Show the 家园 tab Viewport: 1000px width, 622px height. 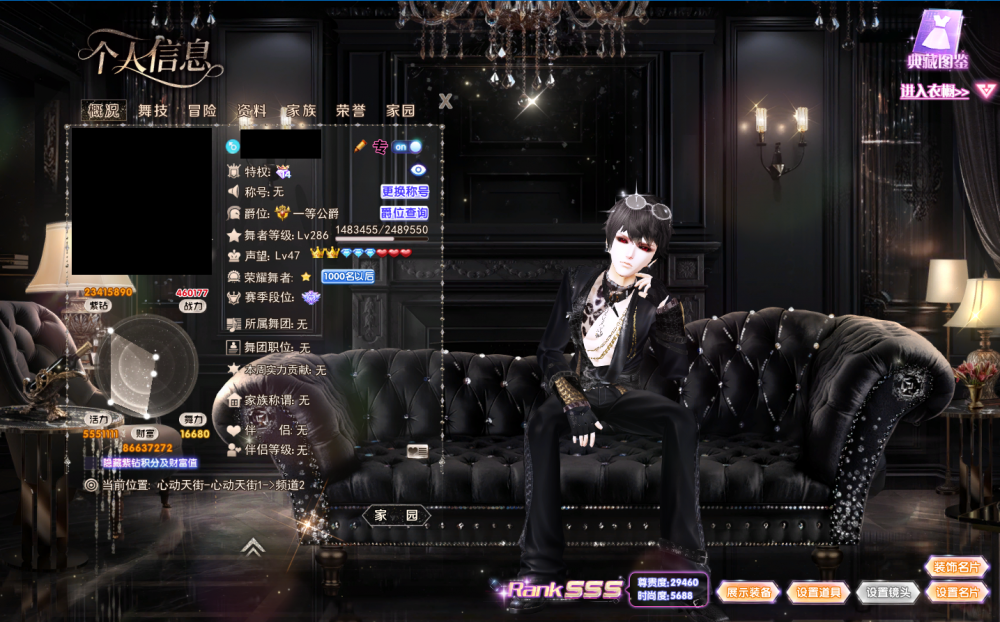pyautogui.click(x=400, y=111)
